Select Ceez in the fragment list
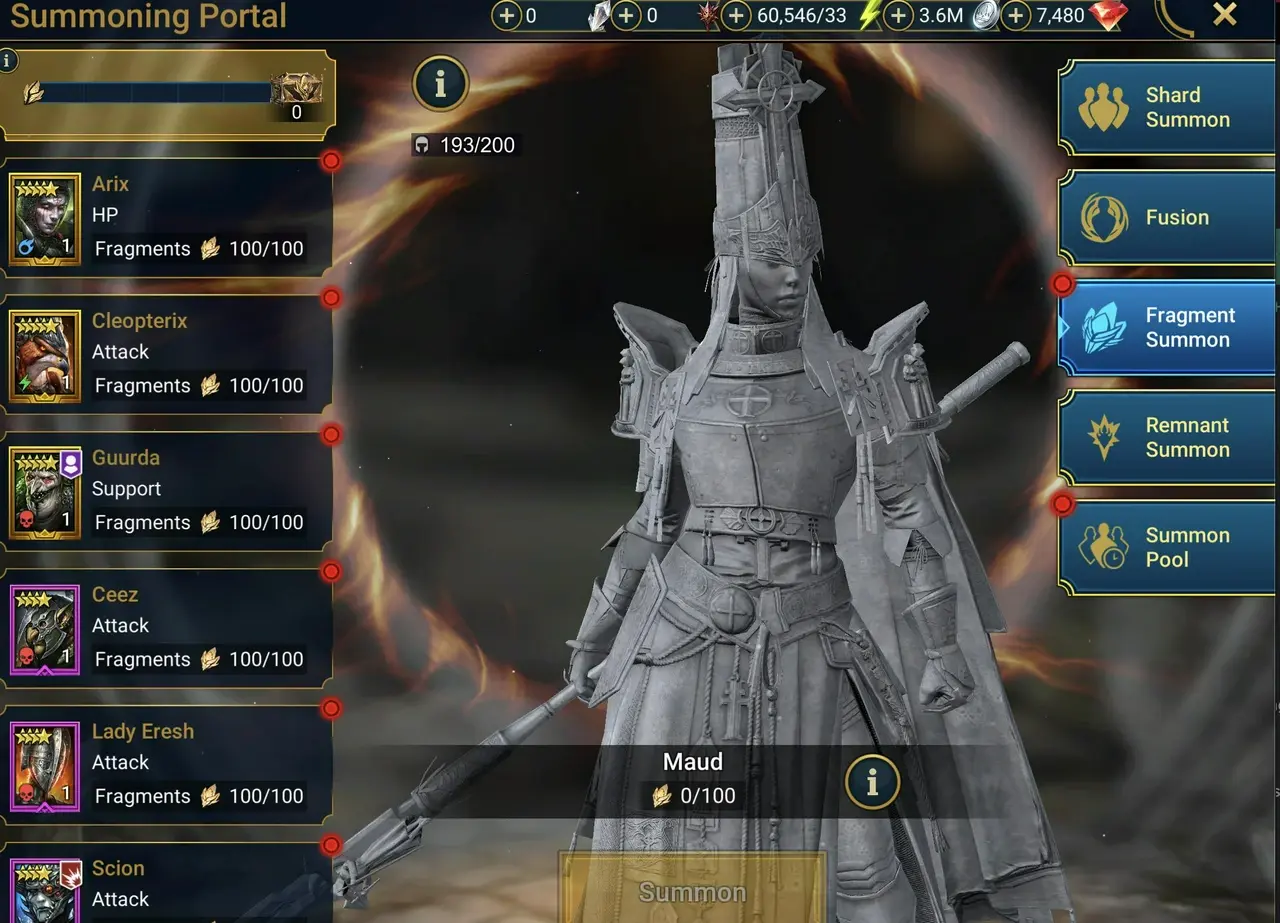1280x923 pixels. coord(165,626)
